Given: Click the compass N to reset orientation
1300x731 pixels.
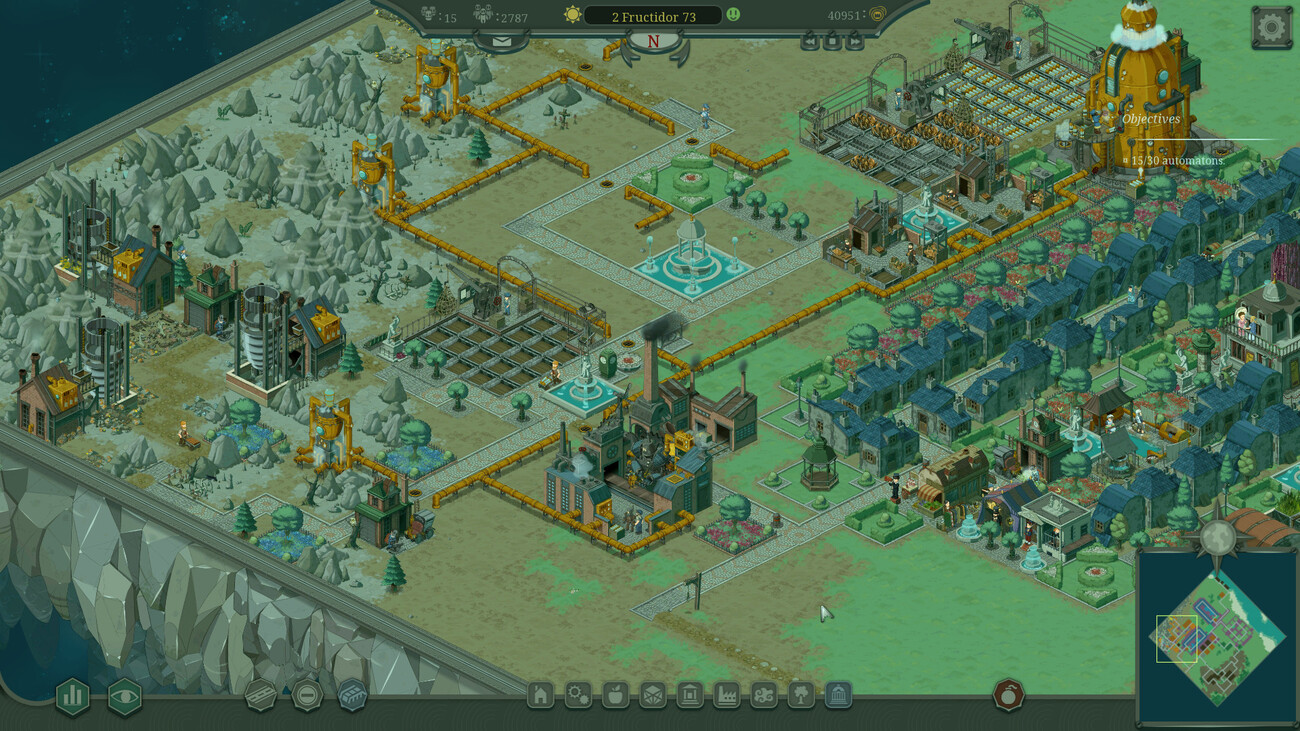Looking at the screenshot, I should 654,42.
